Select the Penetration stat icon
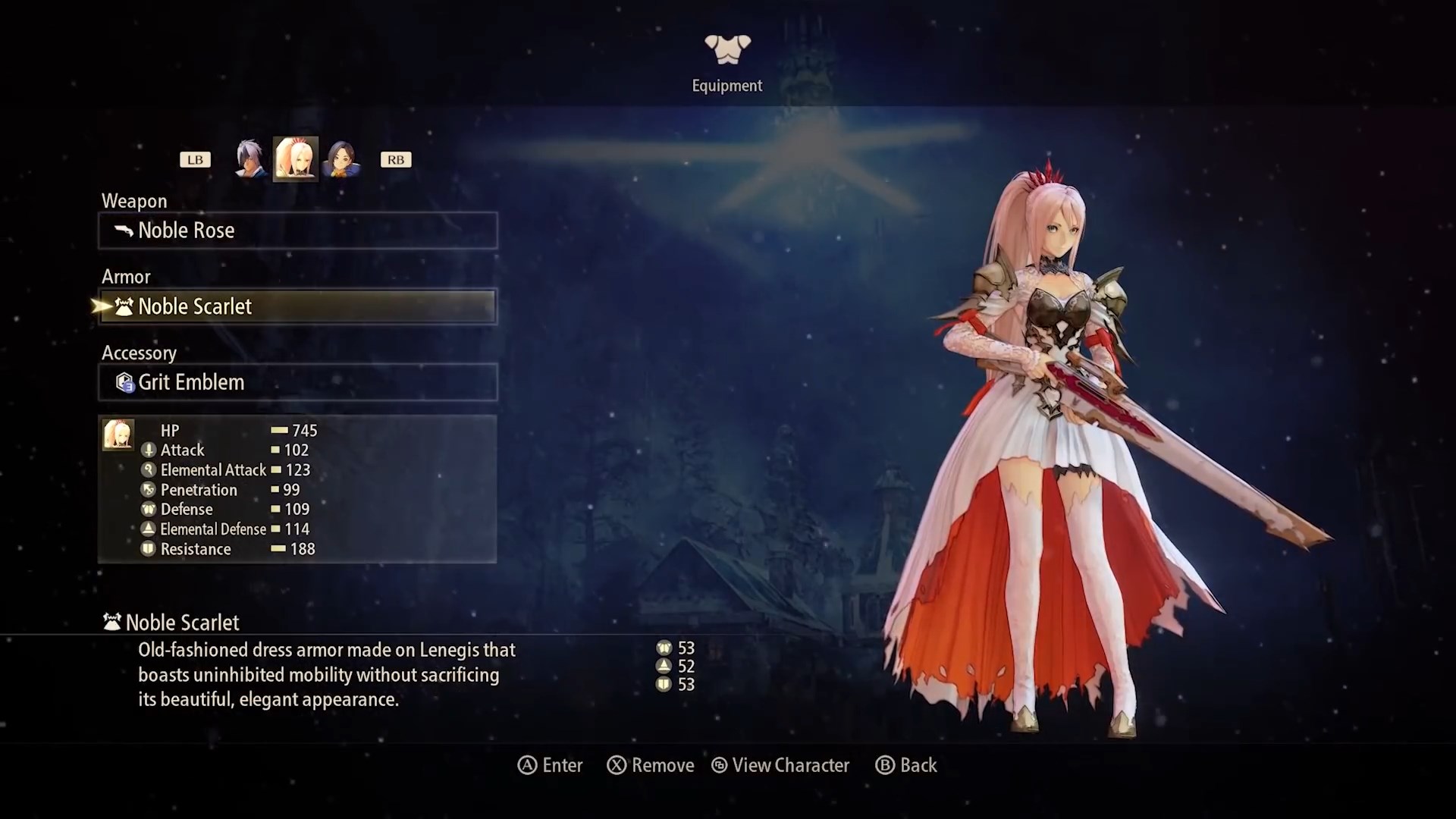Screen dimensions: 1456x819 pyautogui.click(x=148, y=489)
